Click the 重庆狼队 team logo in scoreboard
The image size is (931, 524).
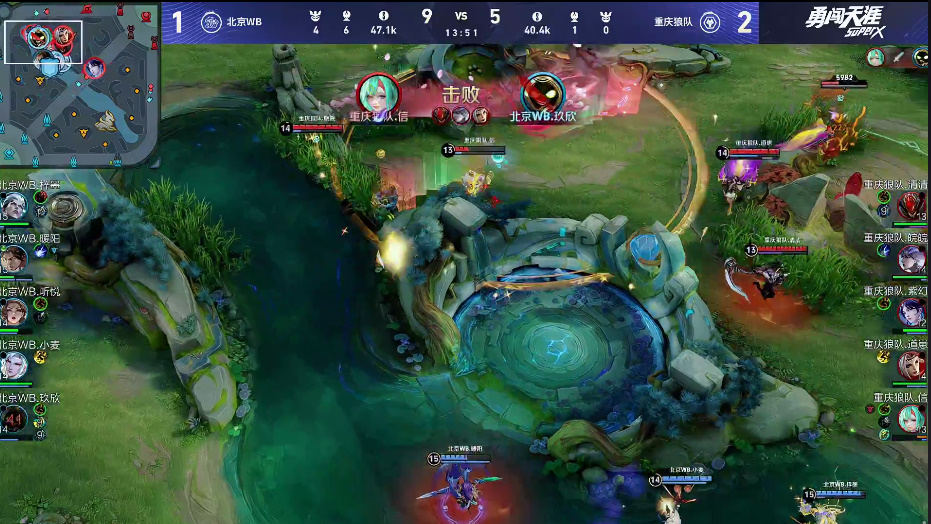click(x=709, y=23)
